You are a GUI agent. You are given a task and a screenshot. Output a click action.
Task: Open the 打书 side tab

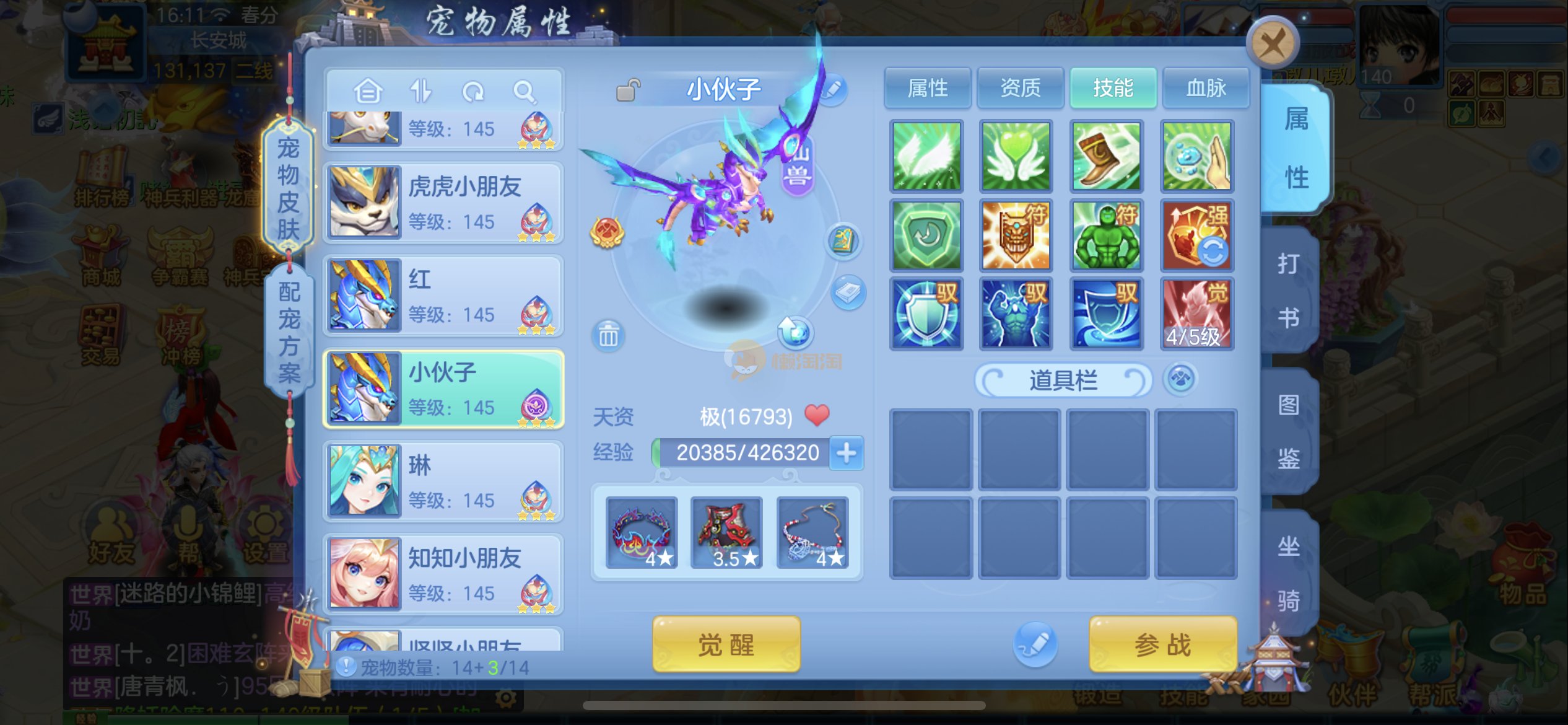coord(1289,291)
